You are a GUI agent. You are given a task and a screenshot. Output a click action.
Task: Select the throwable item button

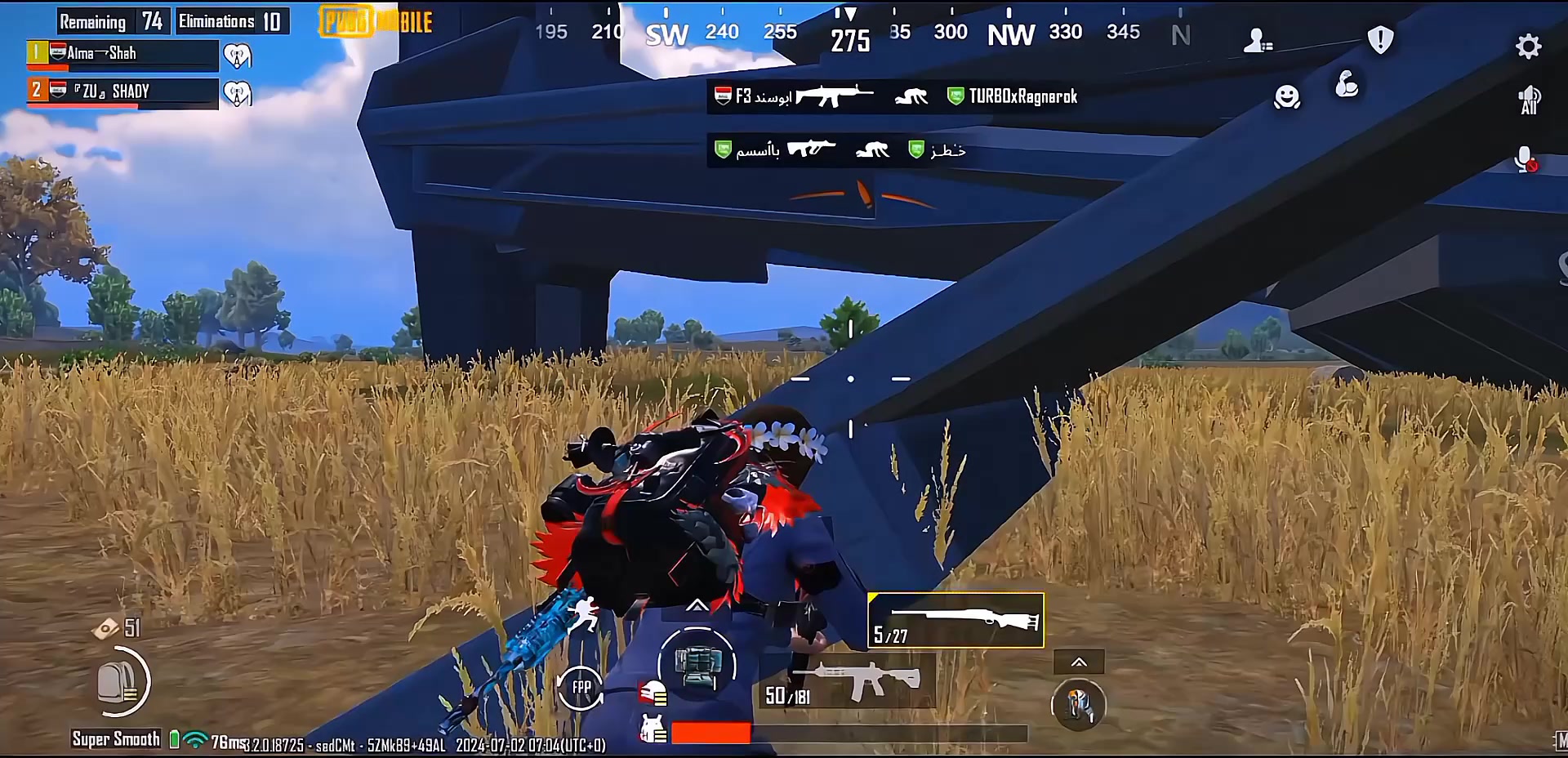tap(1078, 706)
